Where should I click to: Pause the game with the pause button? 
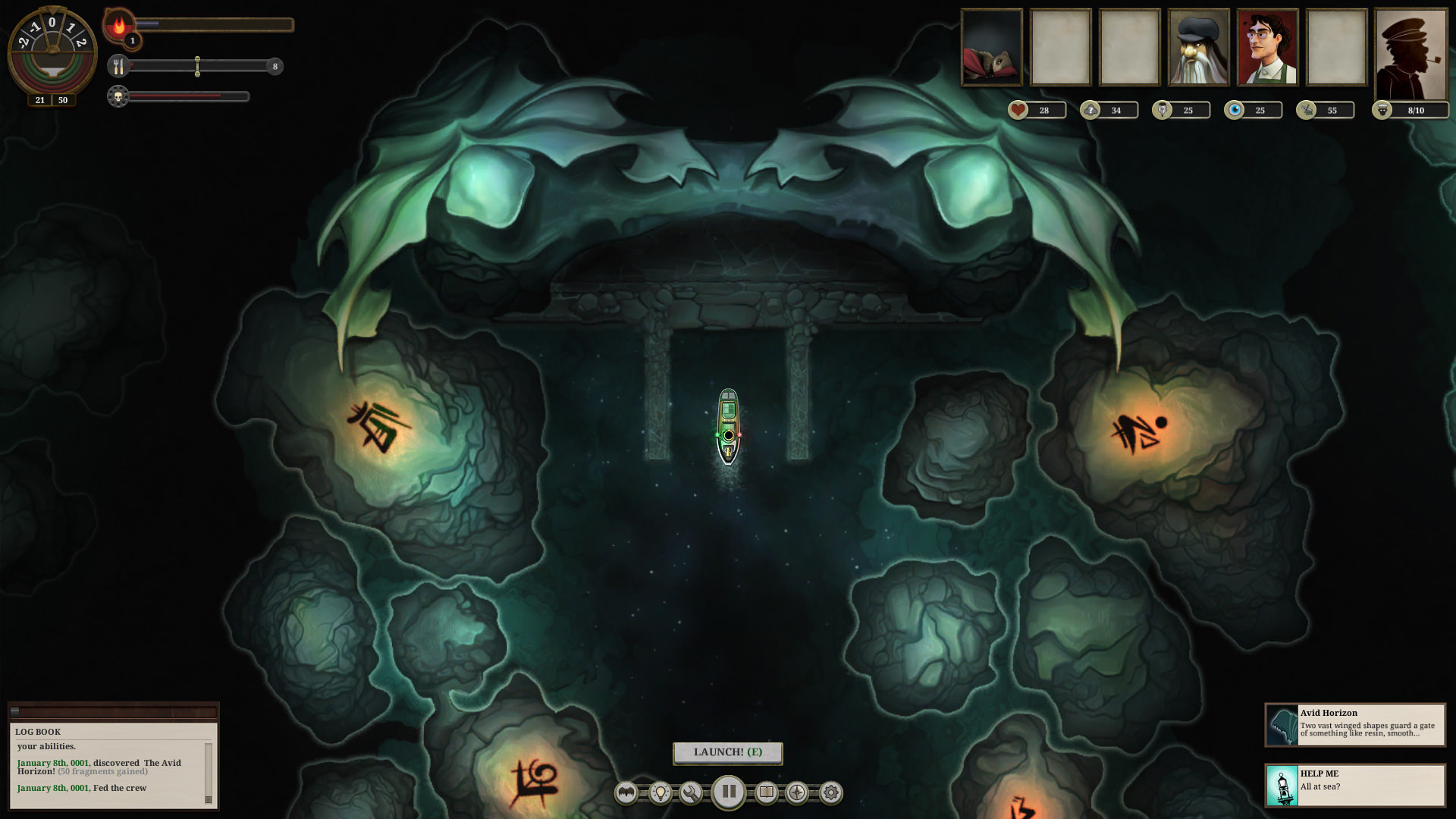(730, 792)
